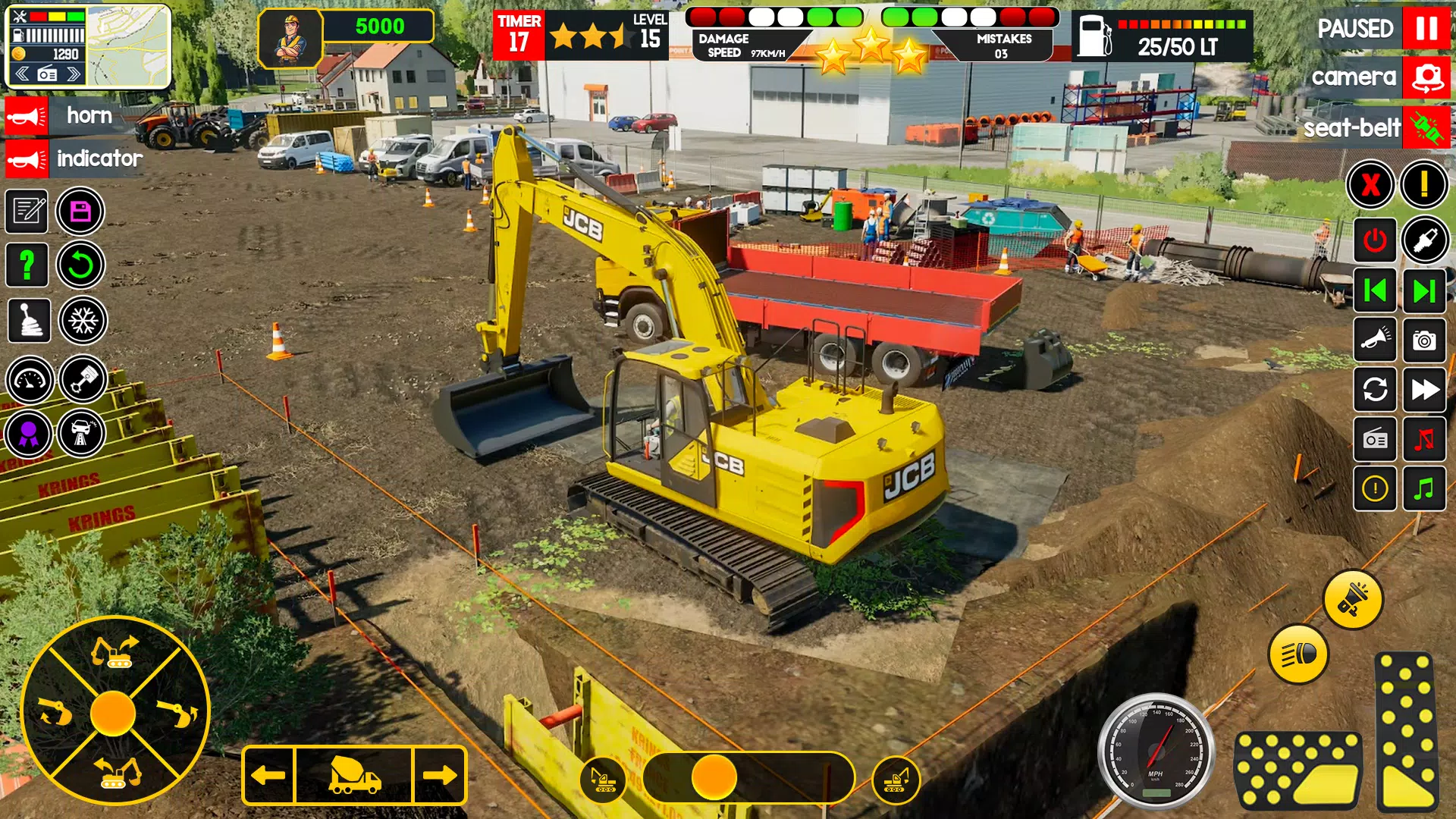Activate the snowflake freeze mode
Viewport: 1456px width, 819px height.
coord(83,321)
